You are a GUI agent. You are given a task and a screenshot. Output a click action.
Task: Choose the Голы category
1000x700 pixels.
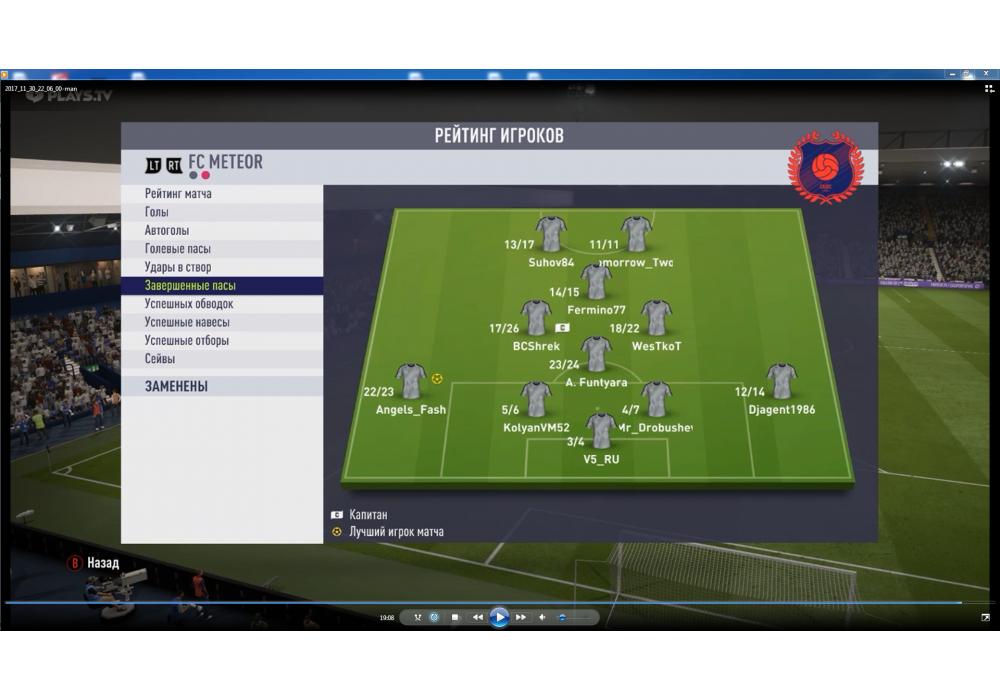pyautogui.click(x=157, y=212)
